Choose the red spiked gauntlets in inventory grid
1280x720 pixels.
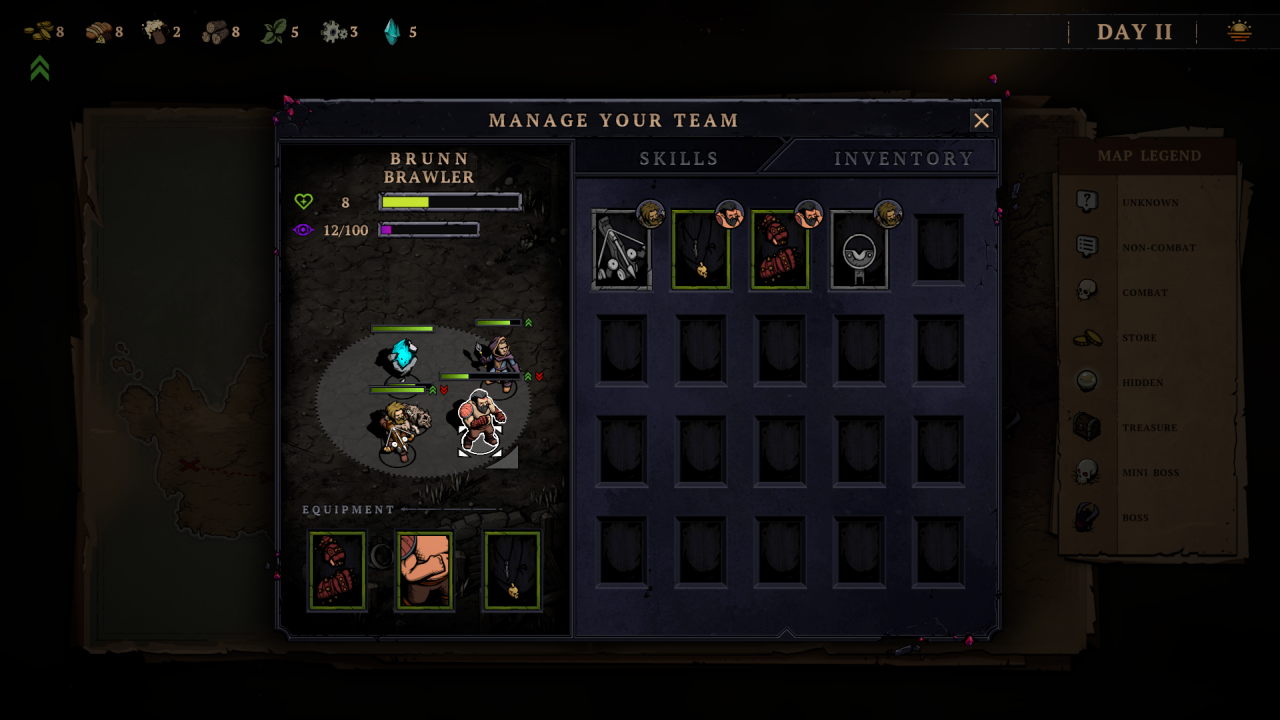coord(780,250)
